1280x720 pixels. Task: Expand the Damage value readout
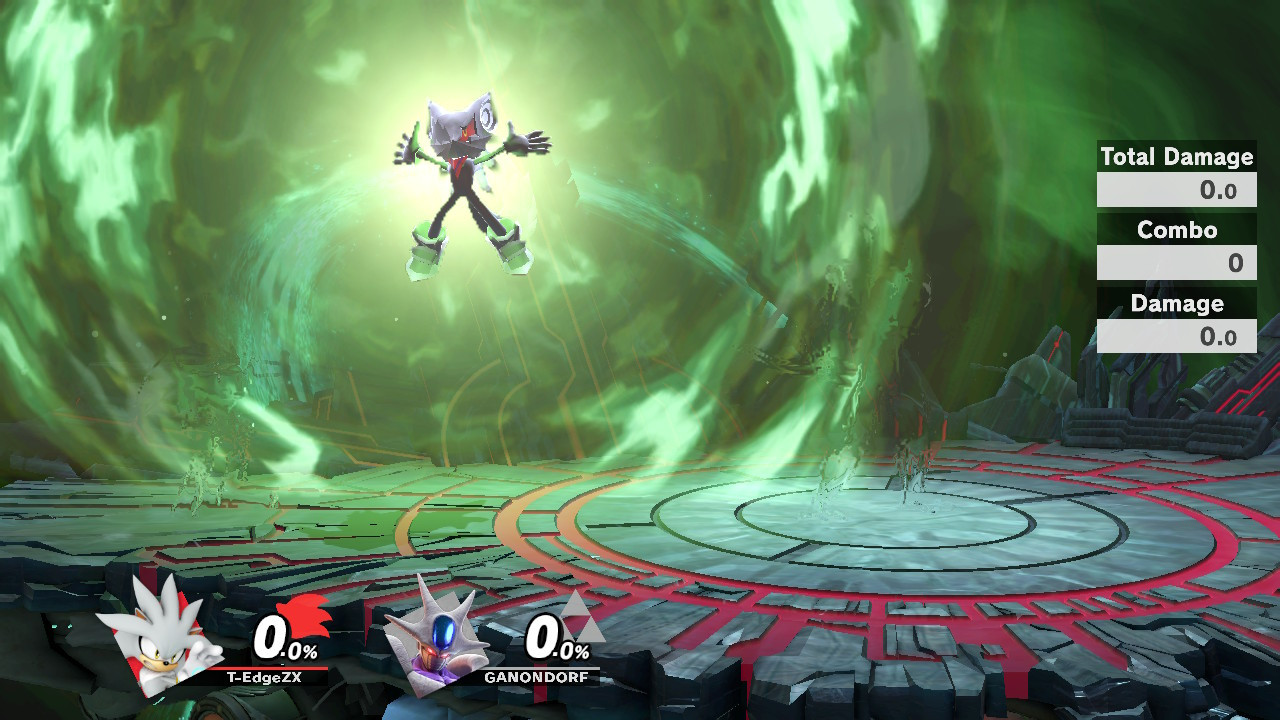coord(1176,334)
